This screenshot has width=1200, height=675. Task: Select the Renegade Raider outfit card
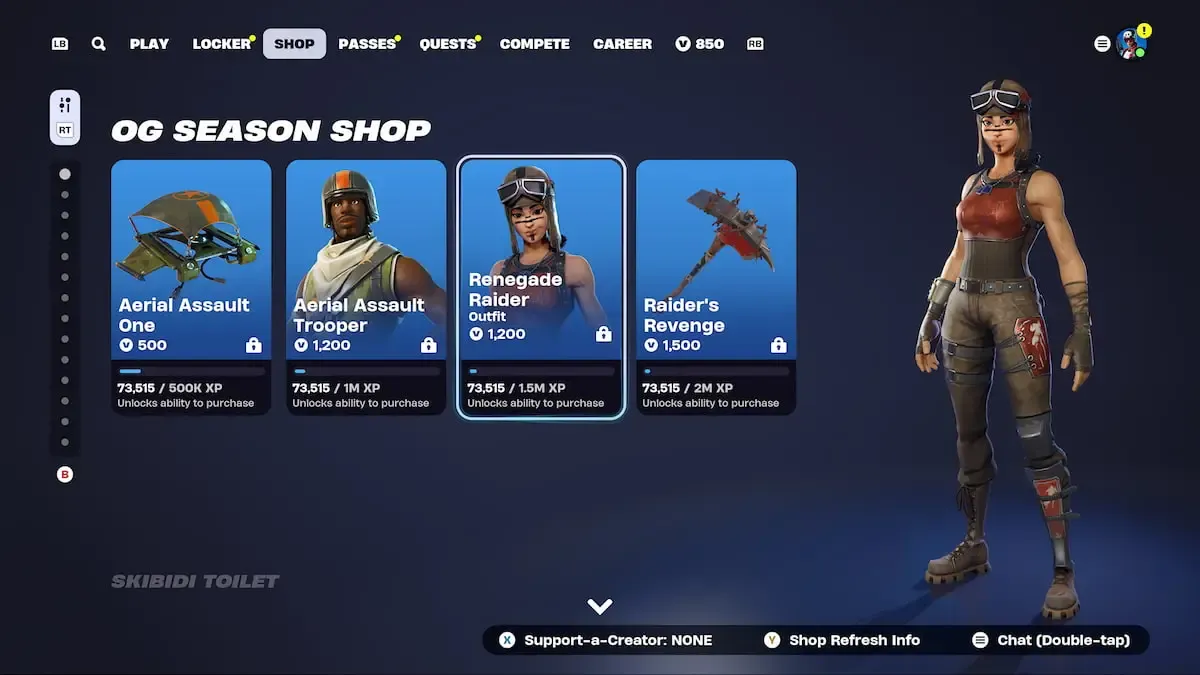click(x=541, y=286)
